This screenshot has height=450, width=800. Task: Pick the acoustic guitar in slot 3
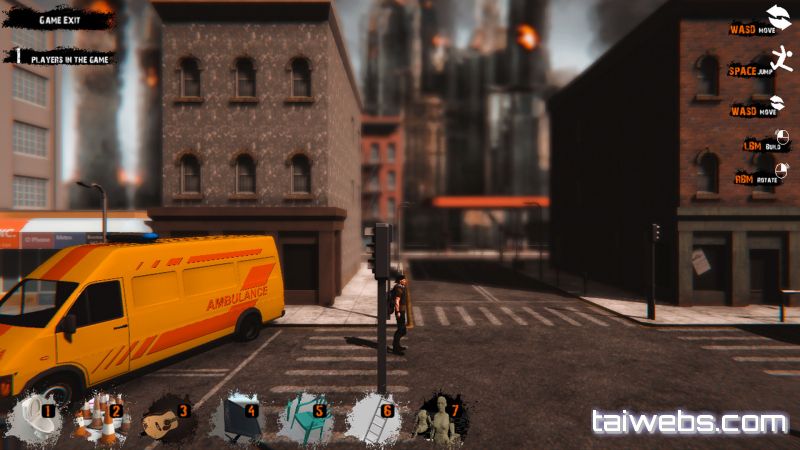(x=165, y=419)
